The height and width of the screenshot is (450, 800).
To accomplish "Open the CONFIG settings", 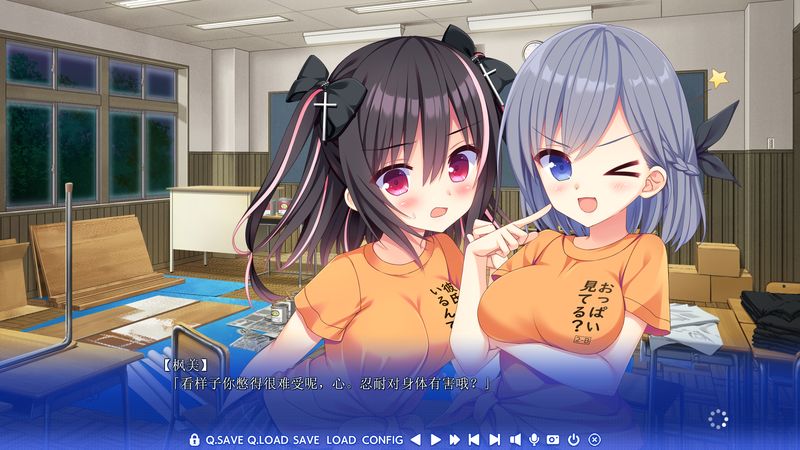I will click(x=383, y=439).
